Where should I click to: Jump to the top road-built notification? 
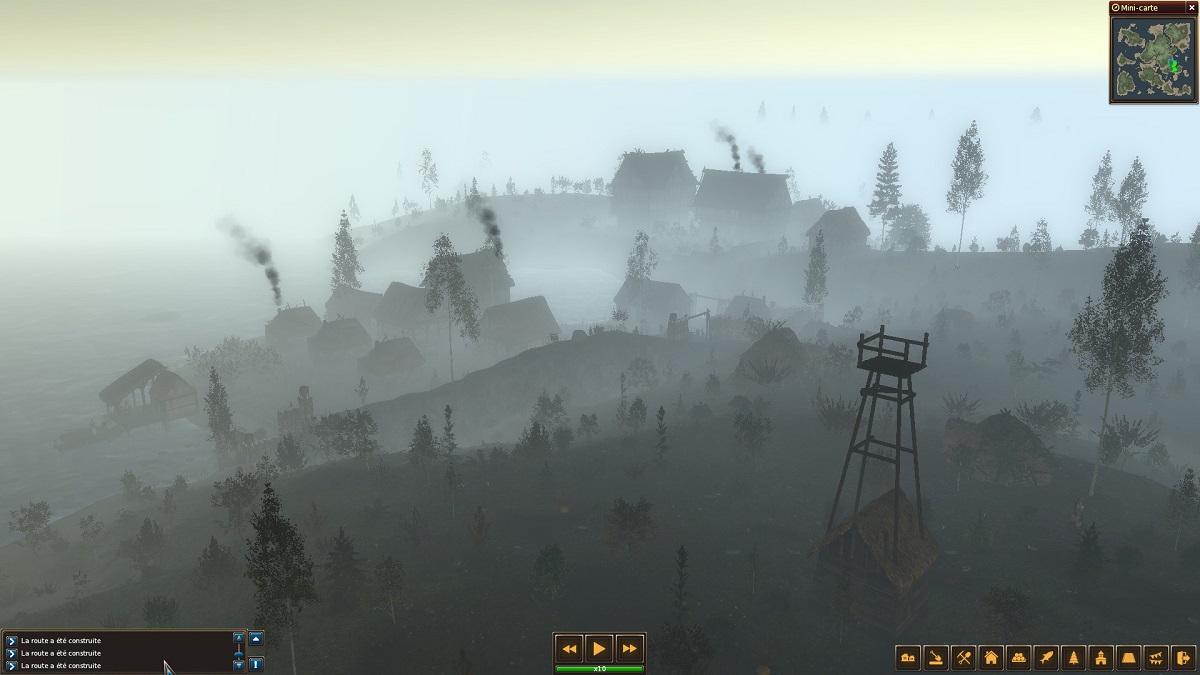pos(12,640)
